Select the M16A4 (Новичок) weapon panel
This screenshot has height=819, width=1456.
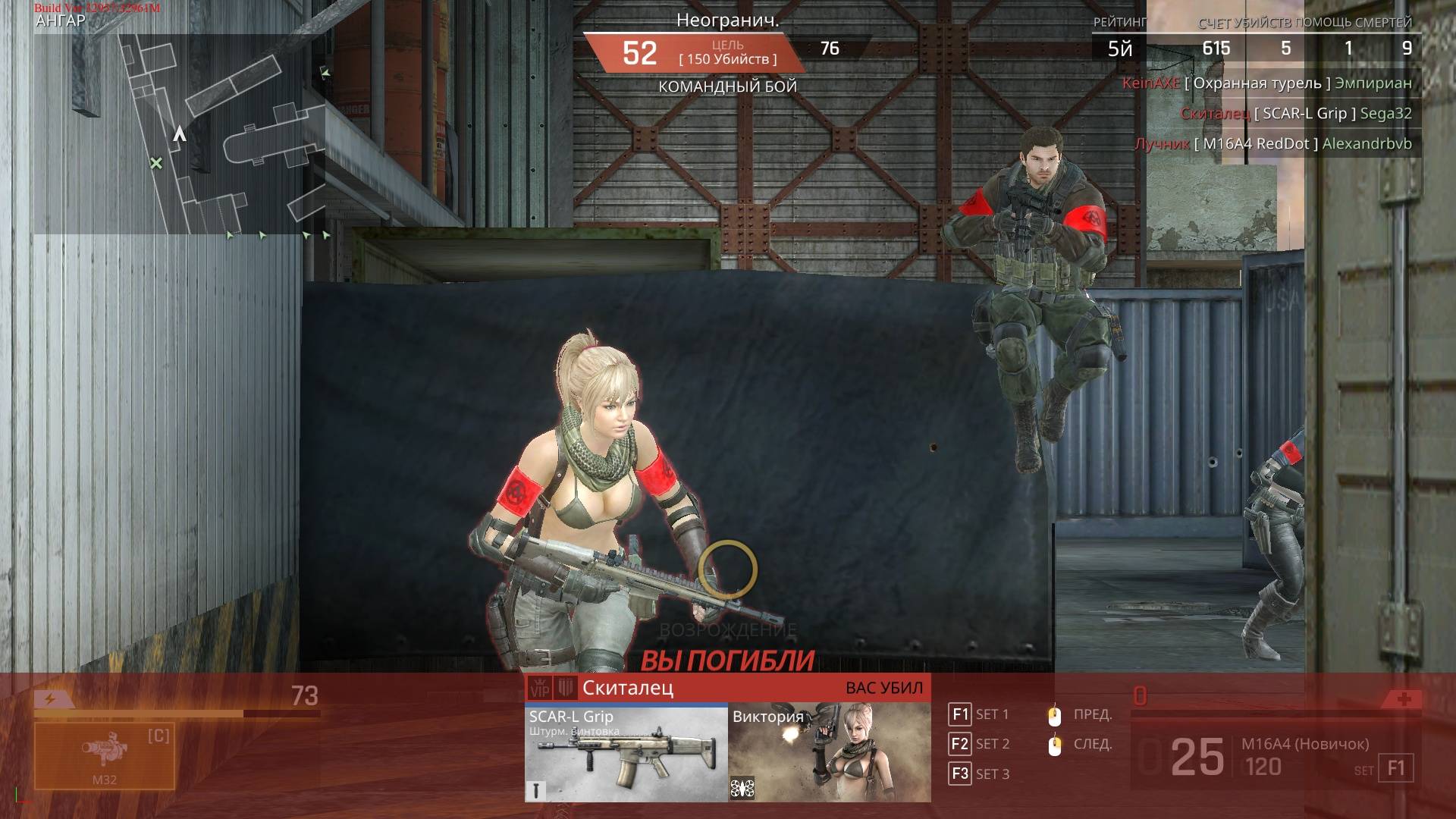(x=1274, y=757)
